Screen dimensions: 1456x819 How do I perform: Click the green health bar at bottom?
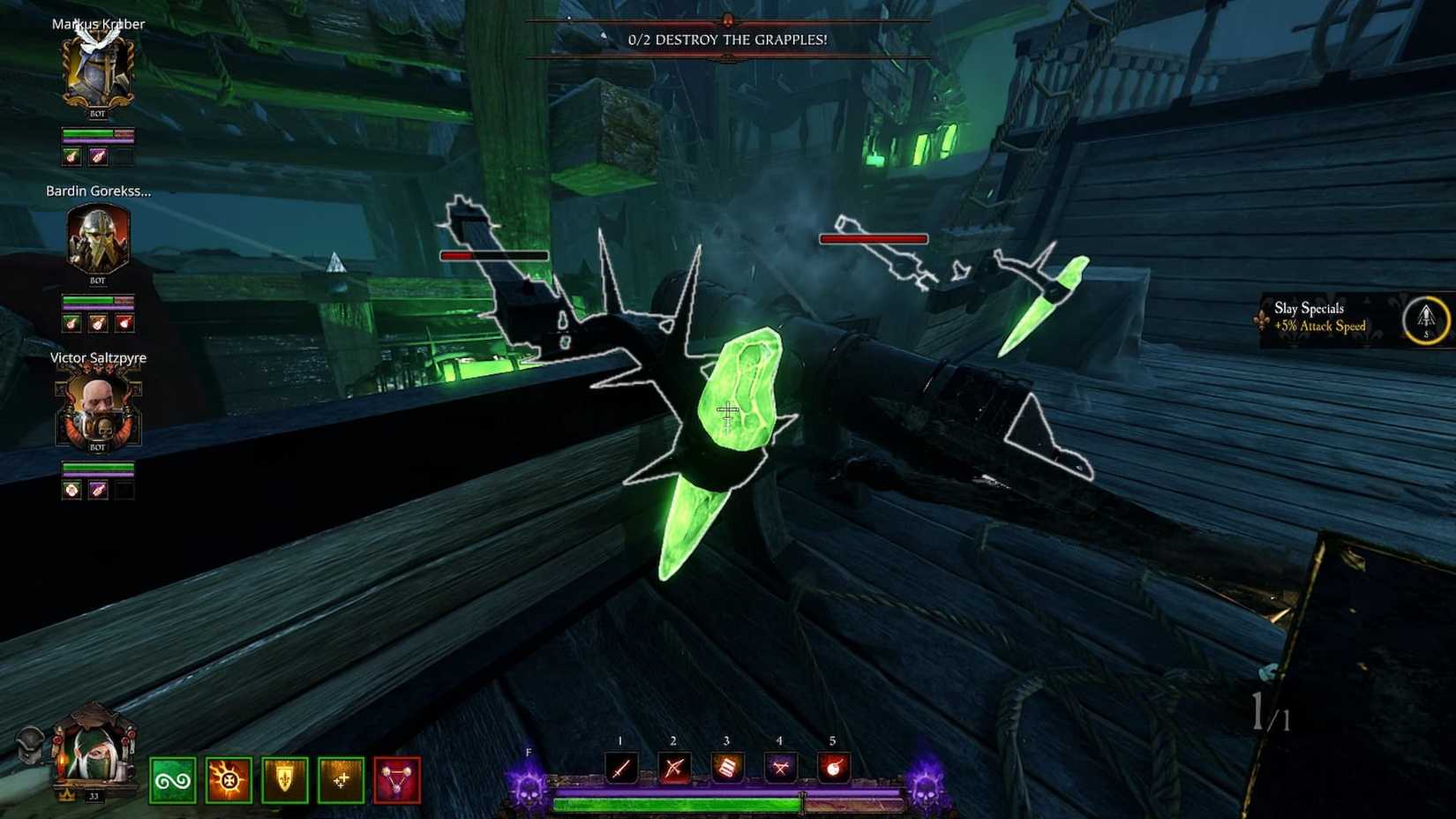678,804
